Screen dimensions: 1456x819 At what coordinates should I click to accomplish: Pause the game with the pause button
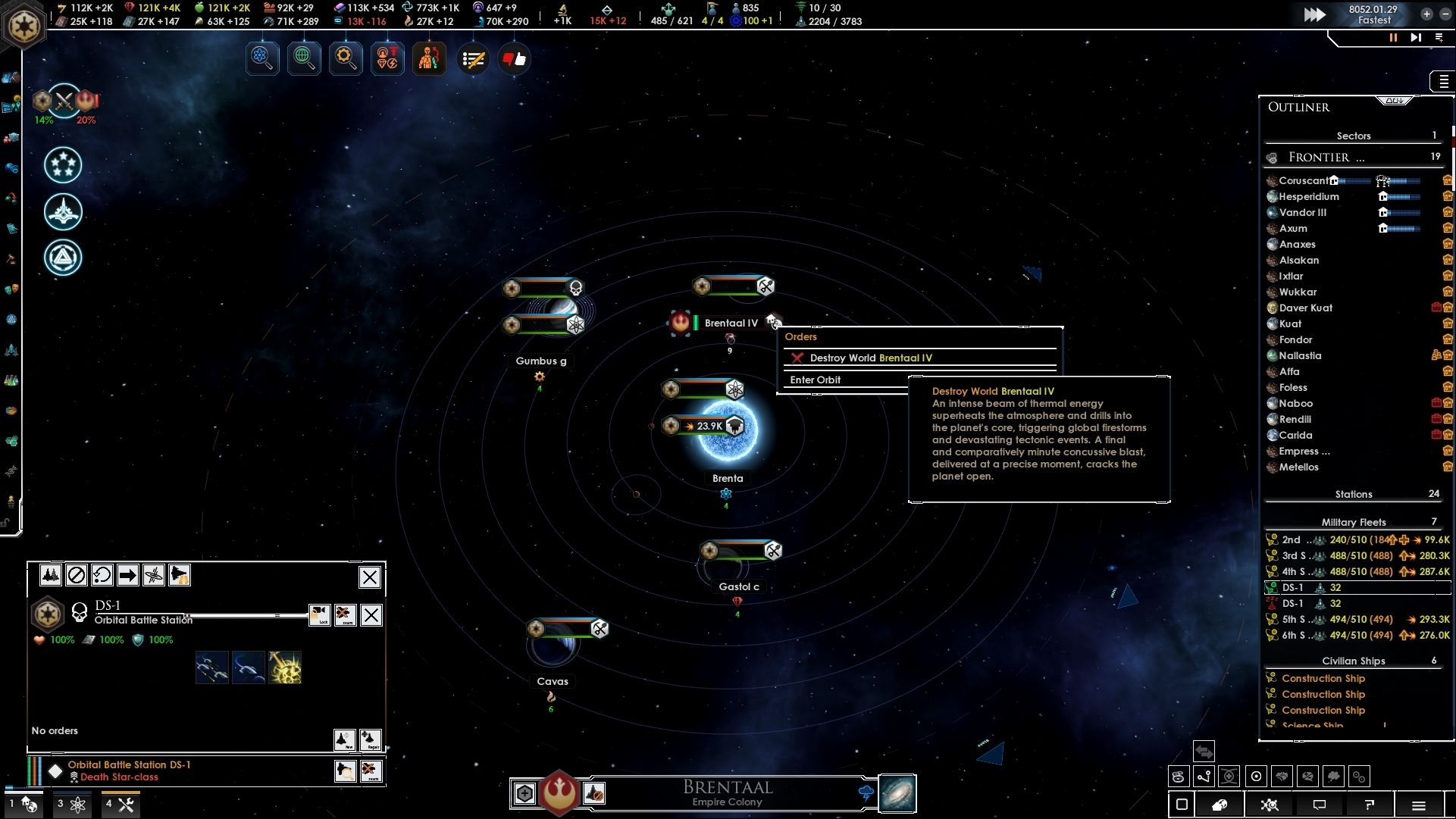1393,38
